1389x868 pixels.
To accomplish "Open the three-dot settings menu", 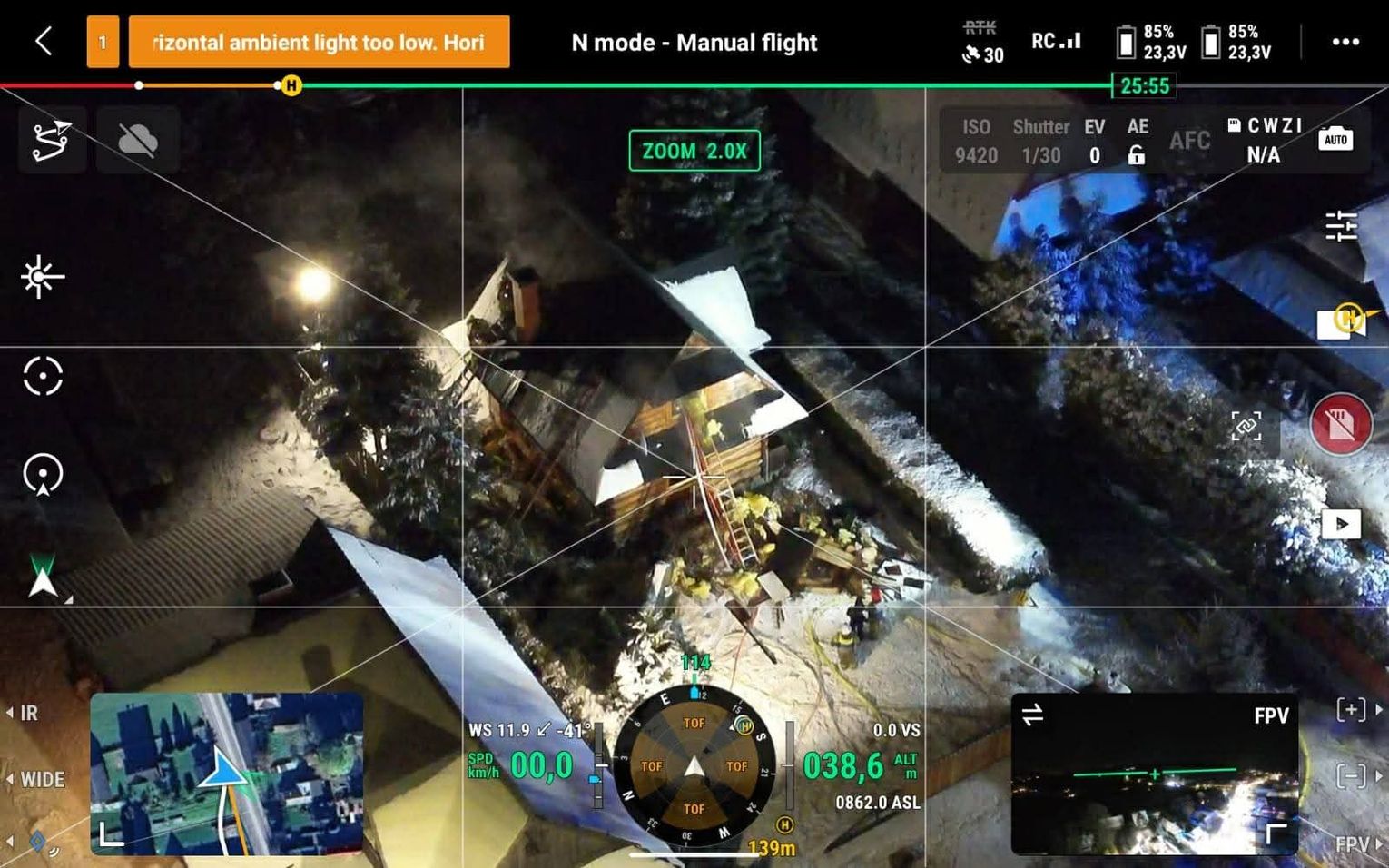I will [x=1345, y=42].
